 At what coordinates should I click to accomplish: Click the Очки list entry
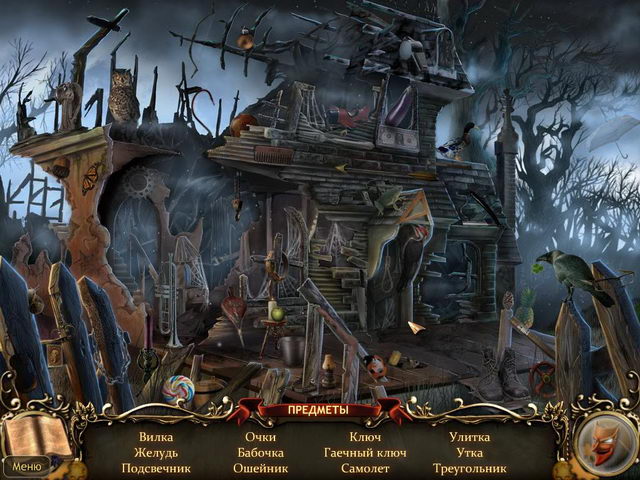(261, 437)
